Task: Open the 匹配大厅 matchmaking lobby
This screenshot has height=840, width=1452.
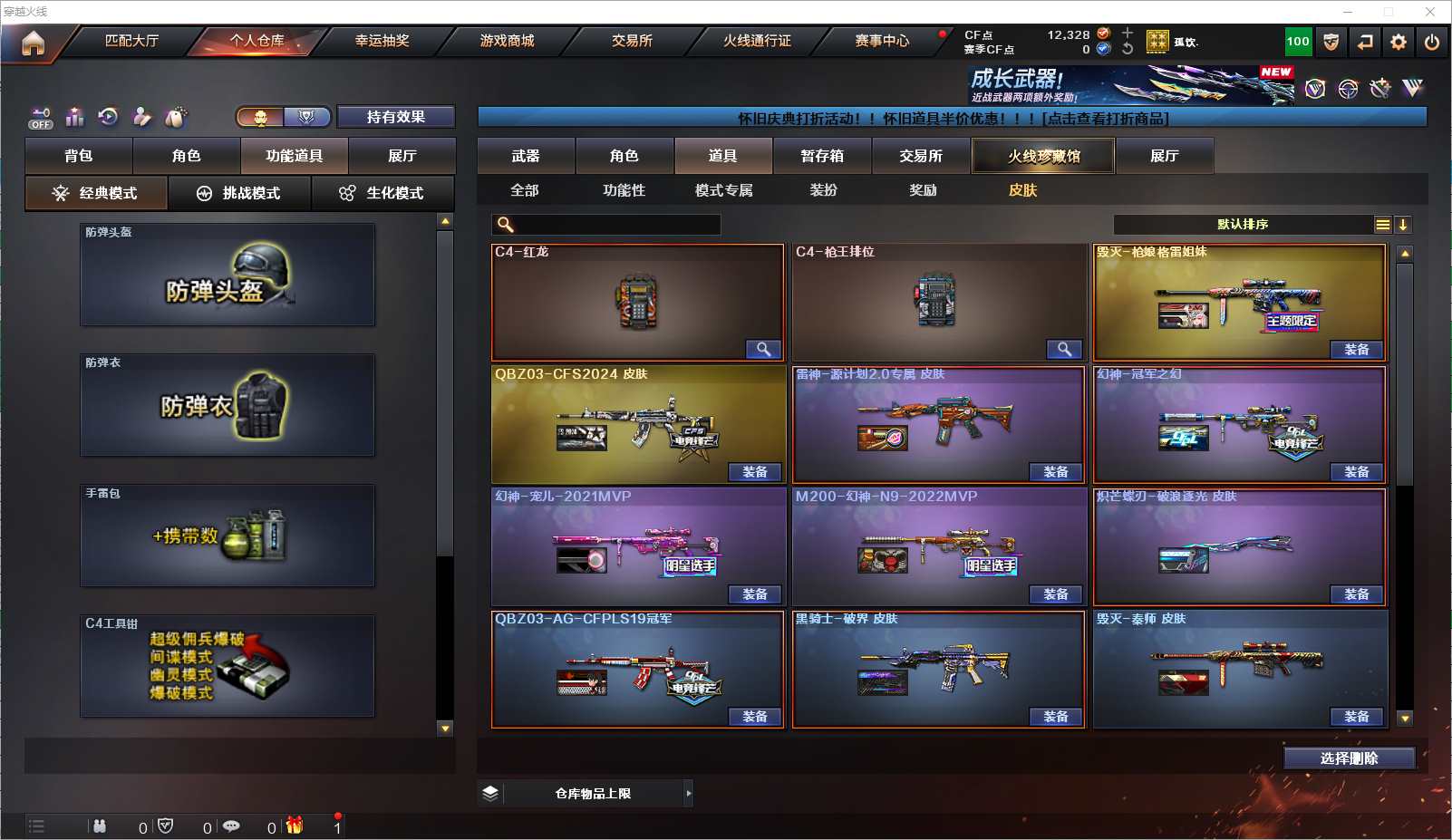Action: coord(131,41)
